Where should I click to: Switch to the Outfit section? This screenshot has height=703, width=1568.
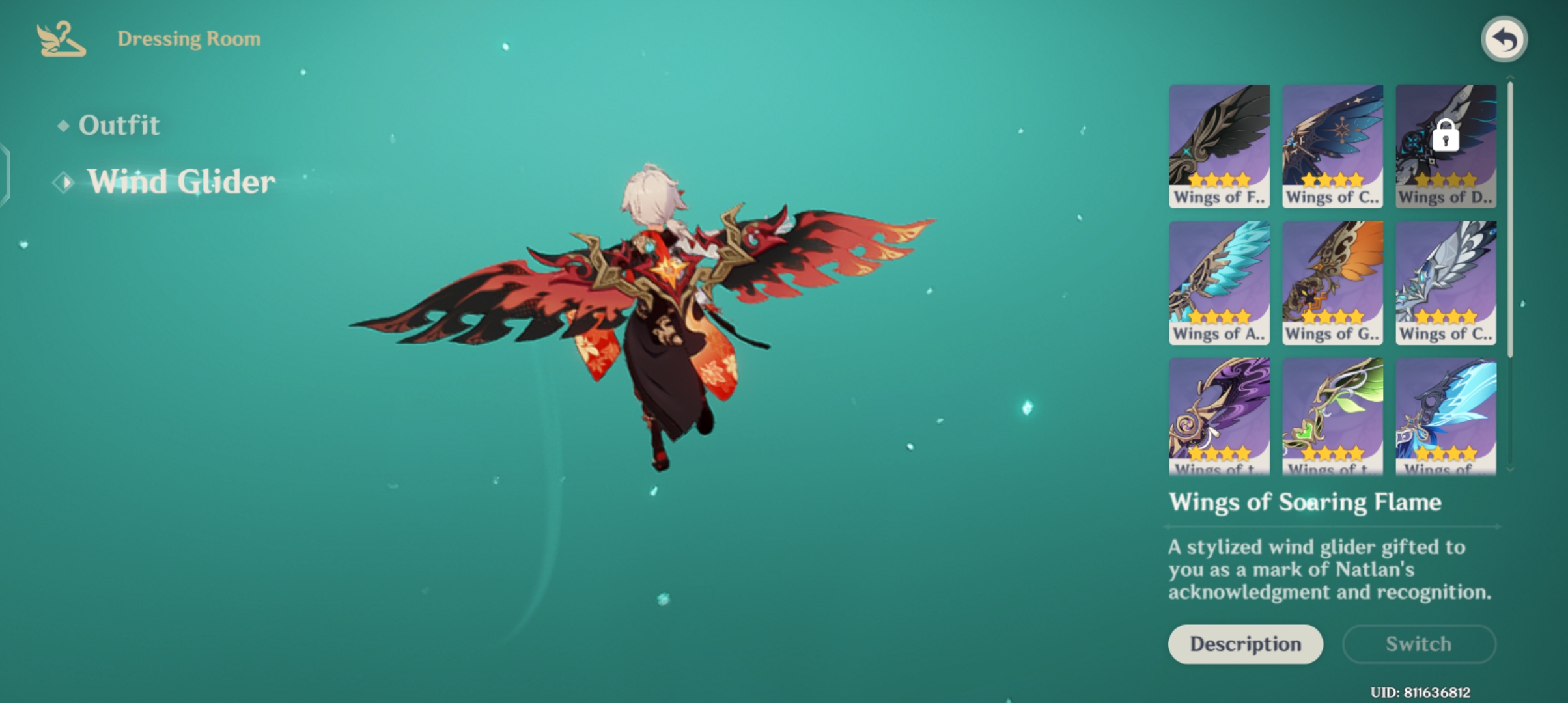[x=119, y=124]
